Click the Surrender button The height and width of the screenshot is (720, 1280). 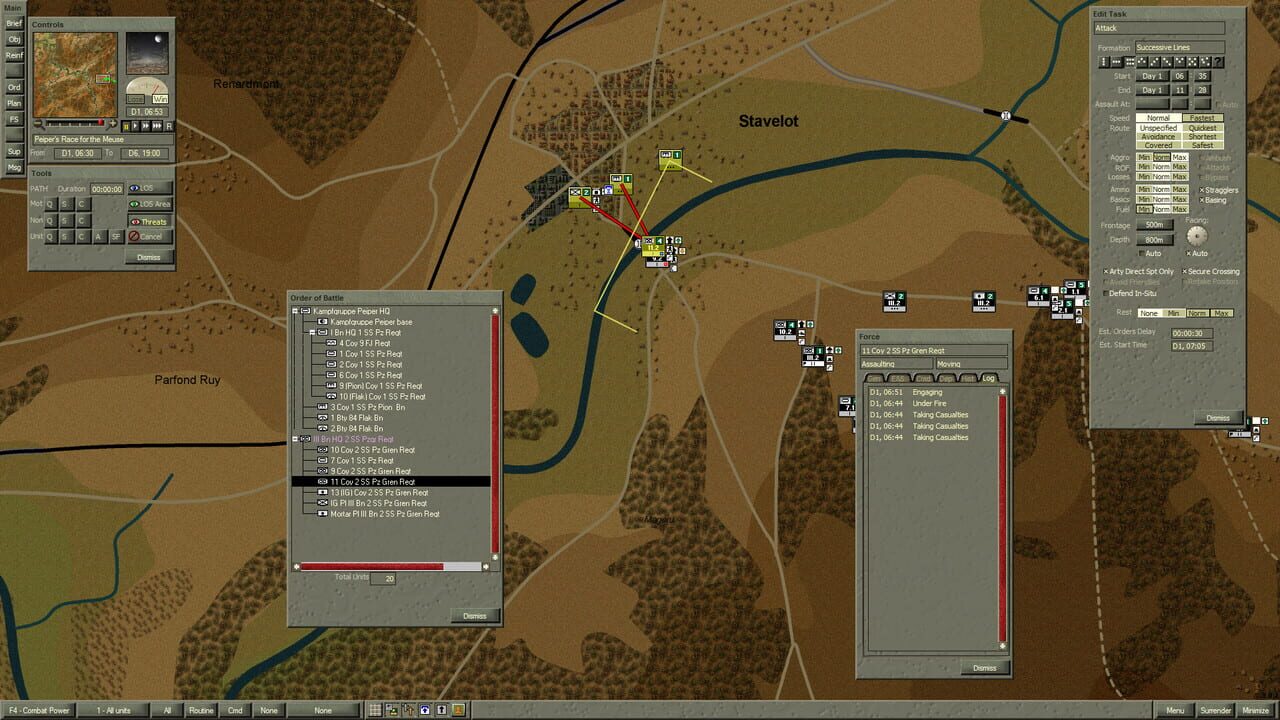(1217, 710)
